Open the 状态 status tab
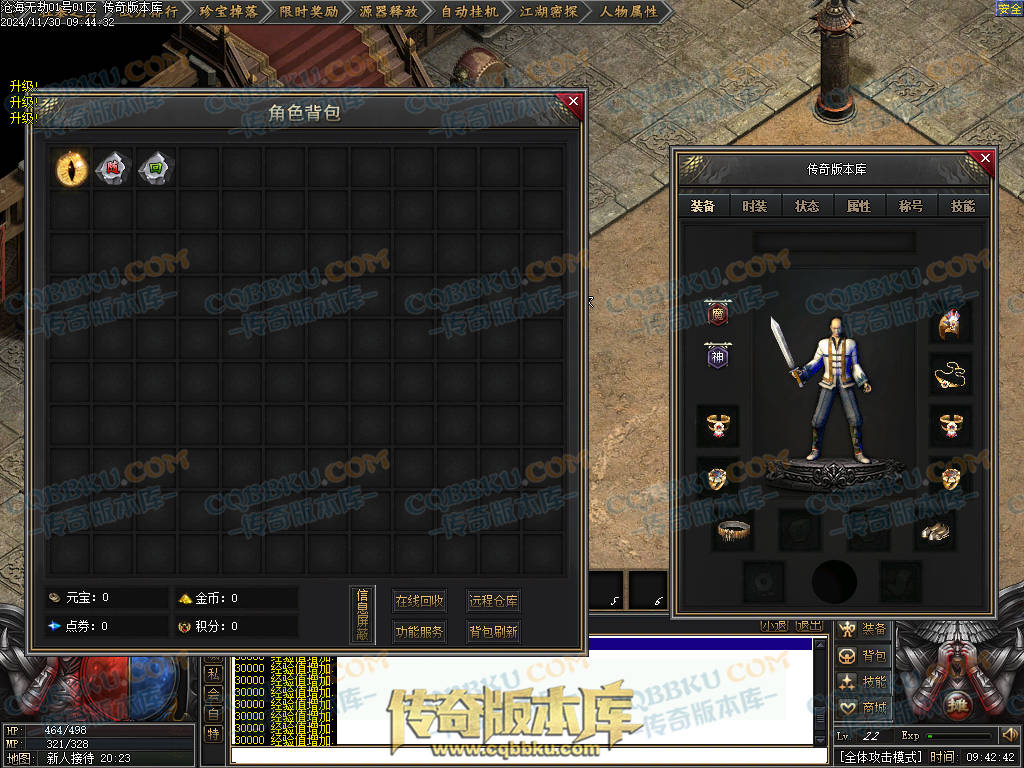The width and height of the screenshot is (1024, 768). (x=807, y=206)
